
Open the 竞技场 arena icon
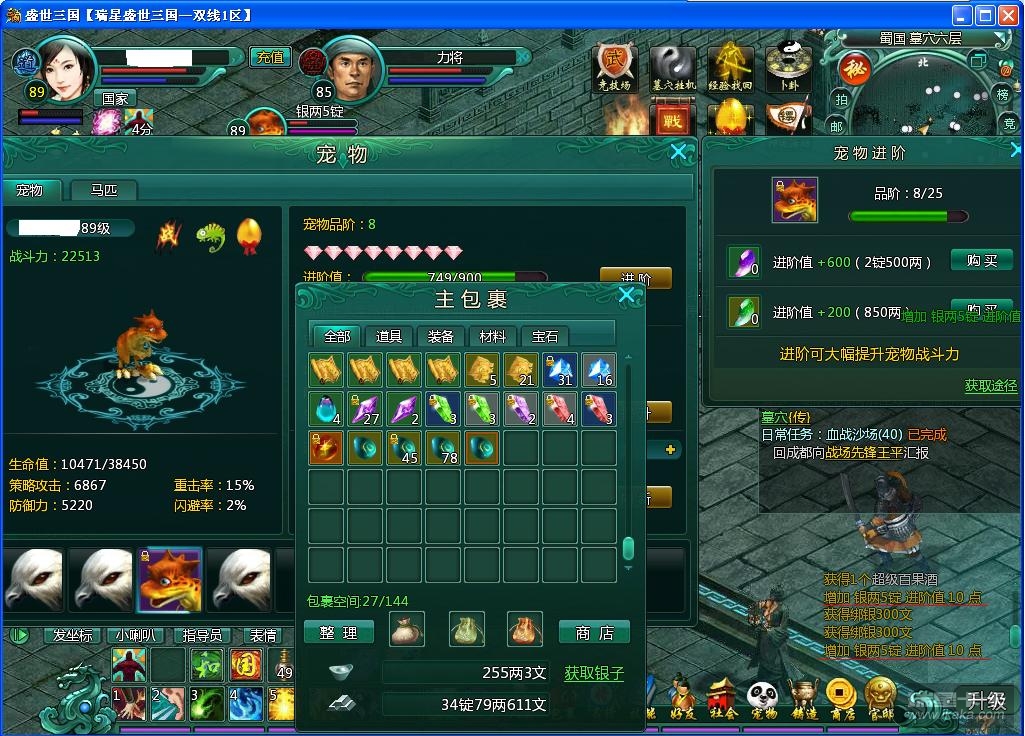coord(615,66)
